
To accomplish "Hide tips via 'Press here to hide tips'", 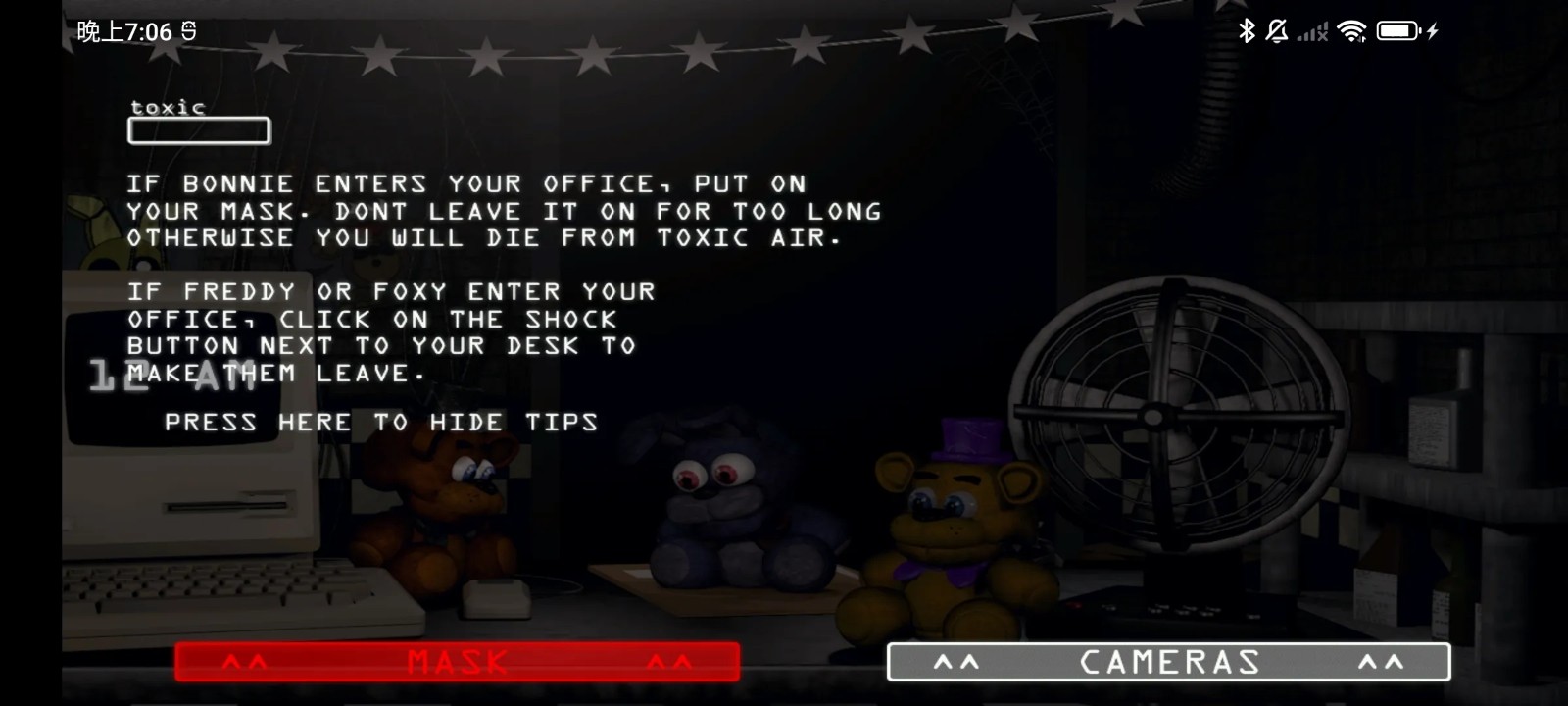I will pyautogui.click(x=380, y=423).
